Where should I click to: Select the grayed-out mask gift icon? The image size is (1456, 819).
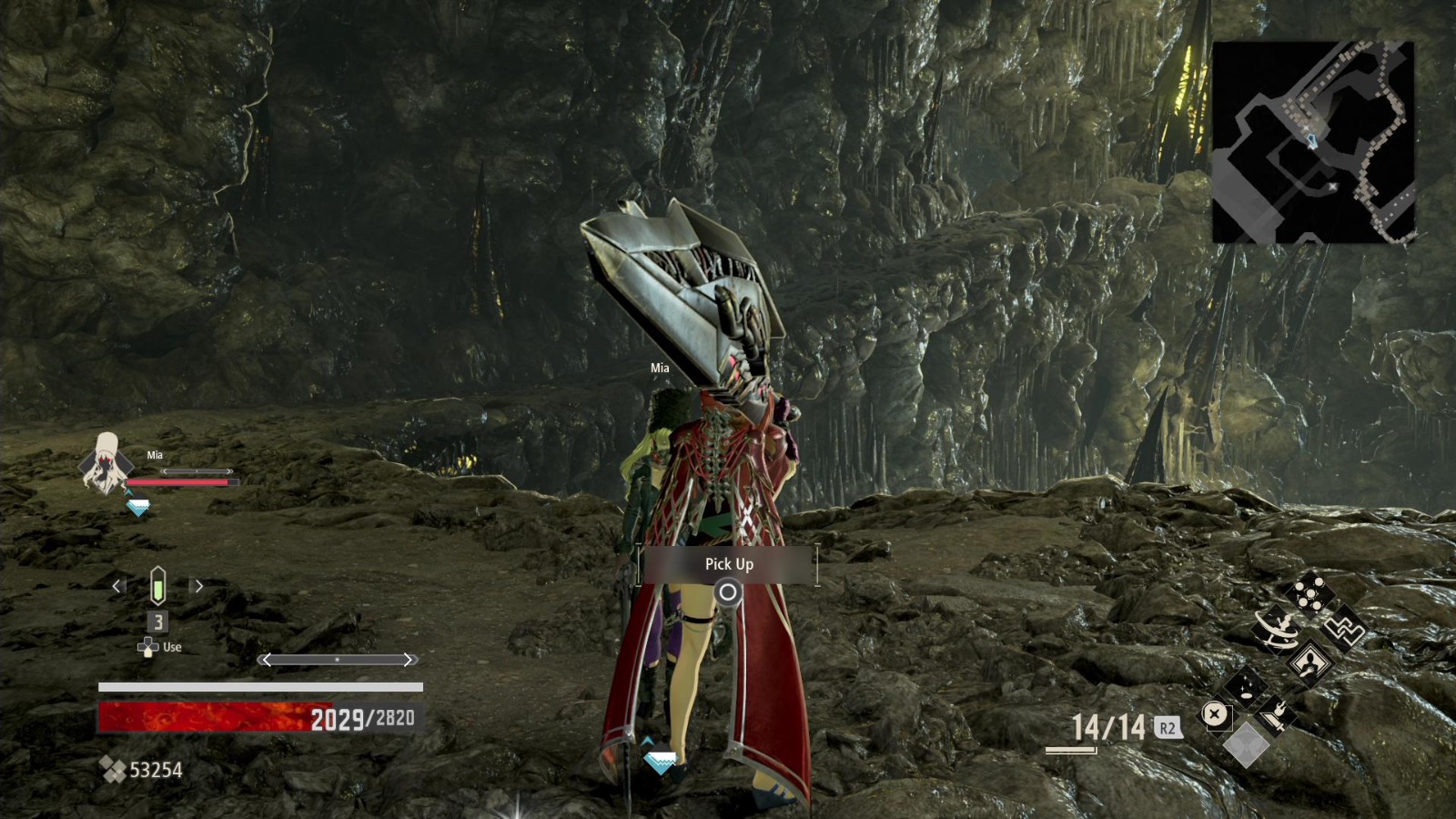pos(1247,744)
